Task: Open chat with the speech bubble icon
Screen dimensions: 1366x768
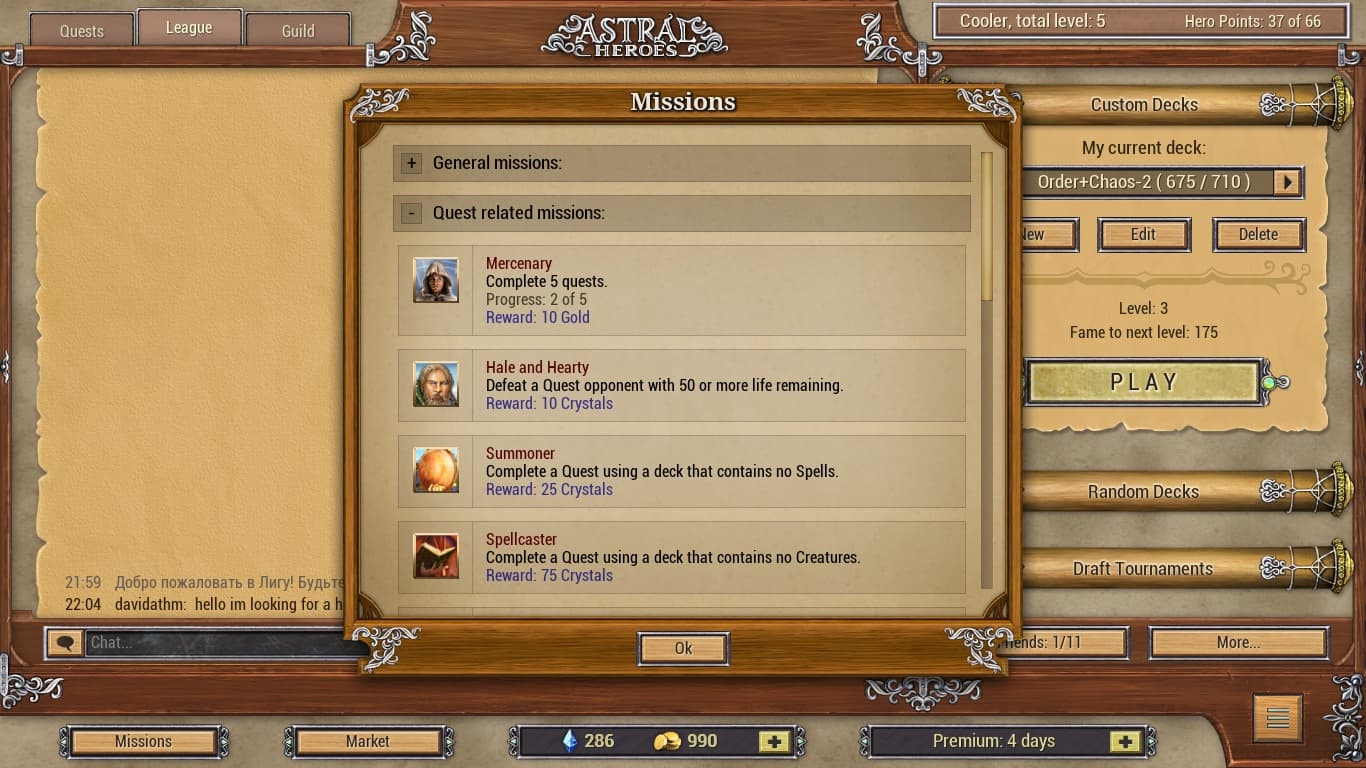Action: pos(64,643)
